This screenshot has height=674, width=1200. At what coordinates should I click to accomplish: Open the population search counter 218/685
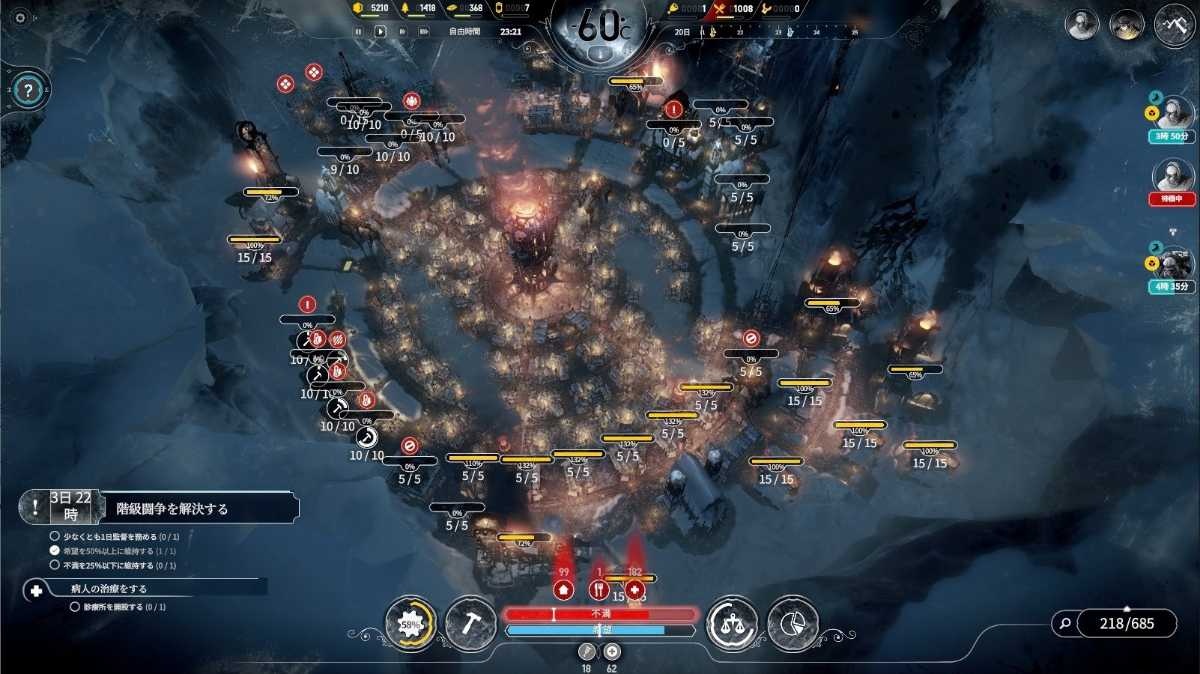[x=1113, y=623]
